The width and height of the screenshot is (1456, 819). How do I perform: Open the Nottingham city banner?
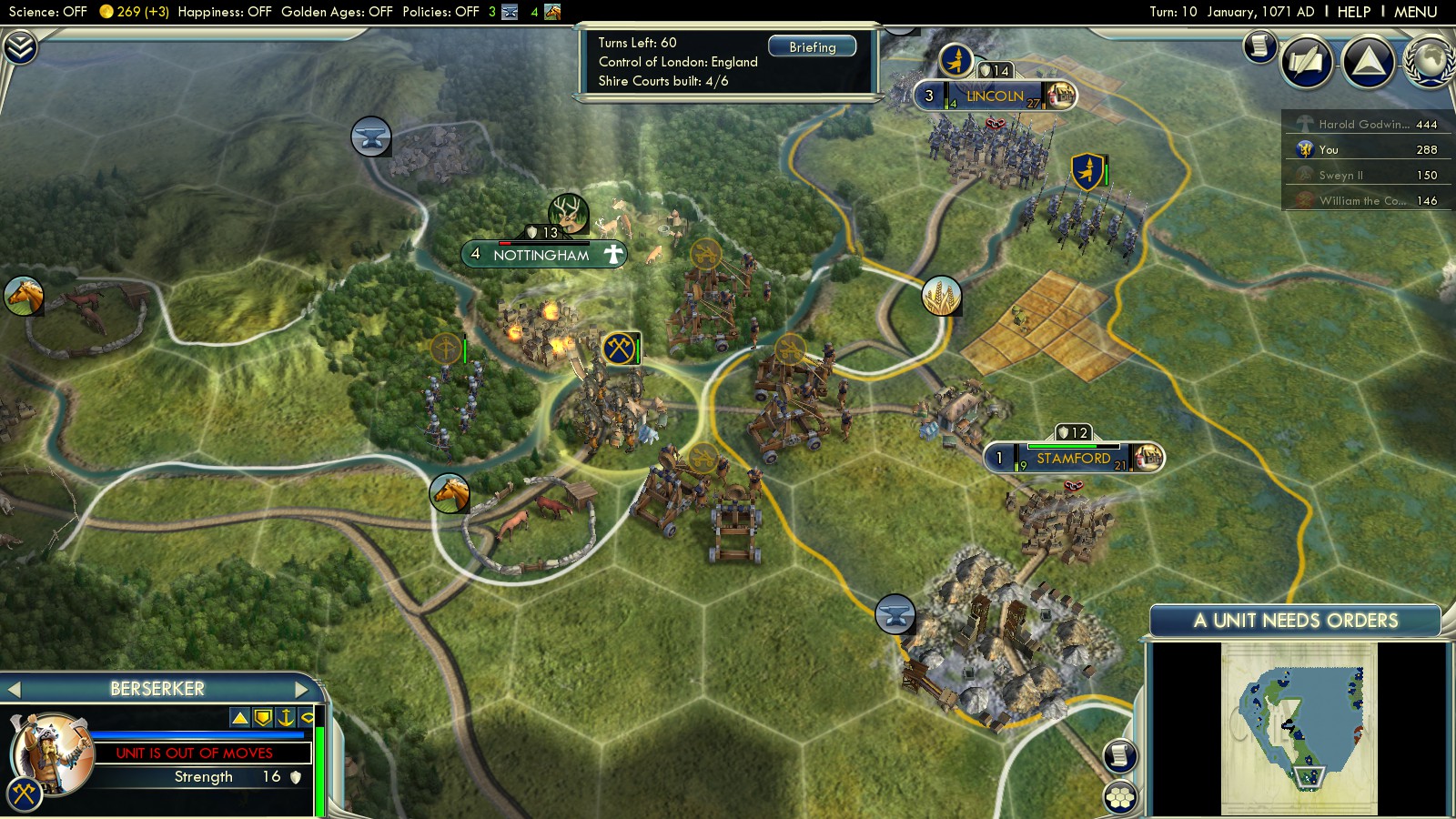click(541, 255)
